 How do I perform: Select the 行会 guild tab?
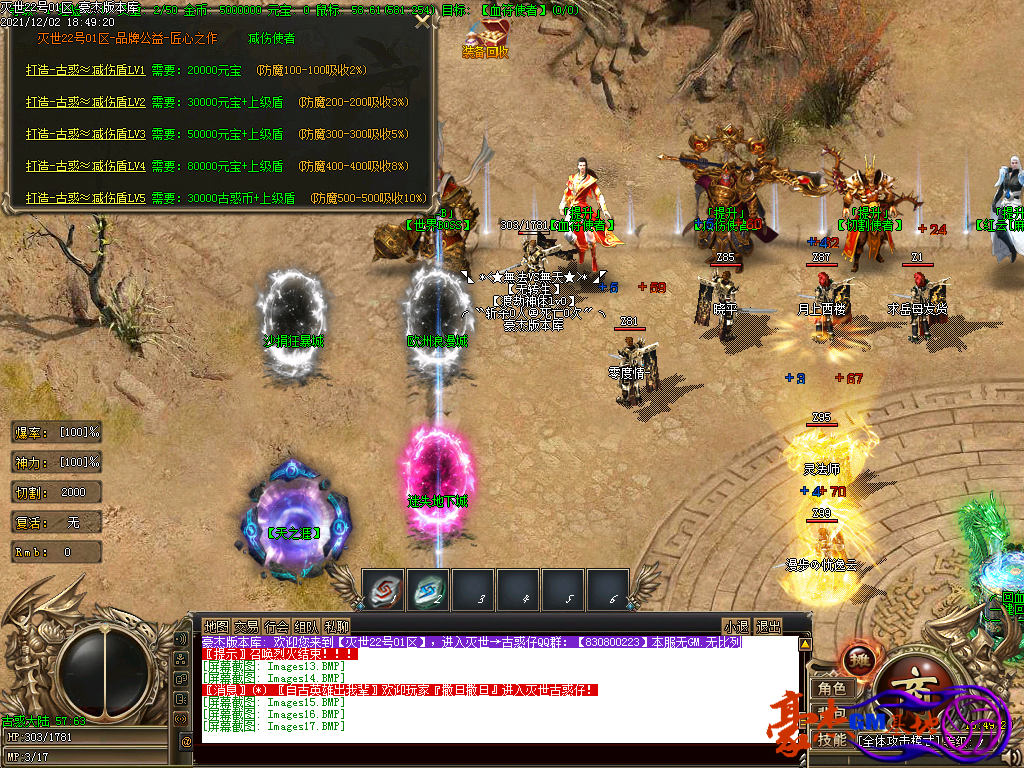click(276, 626)
